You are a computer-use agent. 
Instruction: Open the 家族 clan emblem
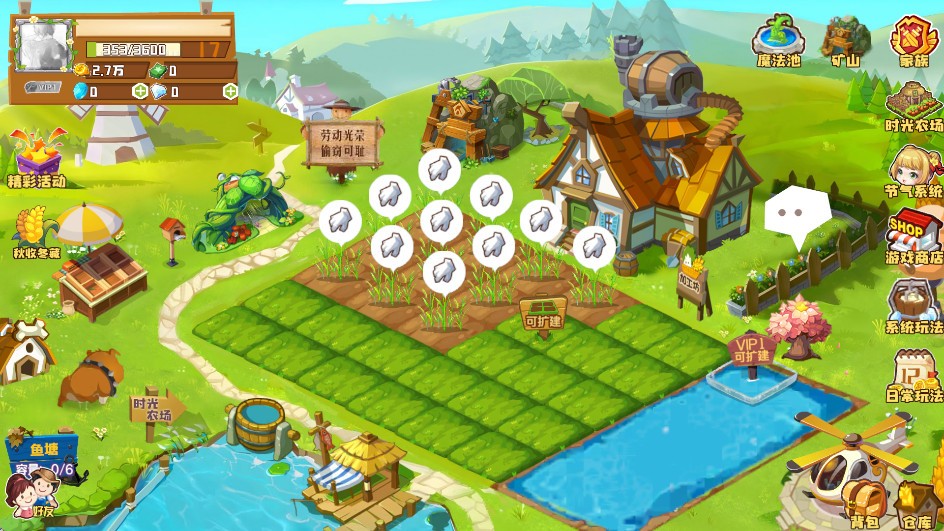(913, 40)
